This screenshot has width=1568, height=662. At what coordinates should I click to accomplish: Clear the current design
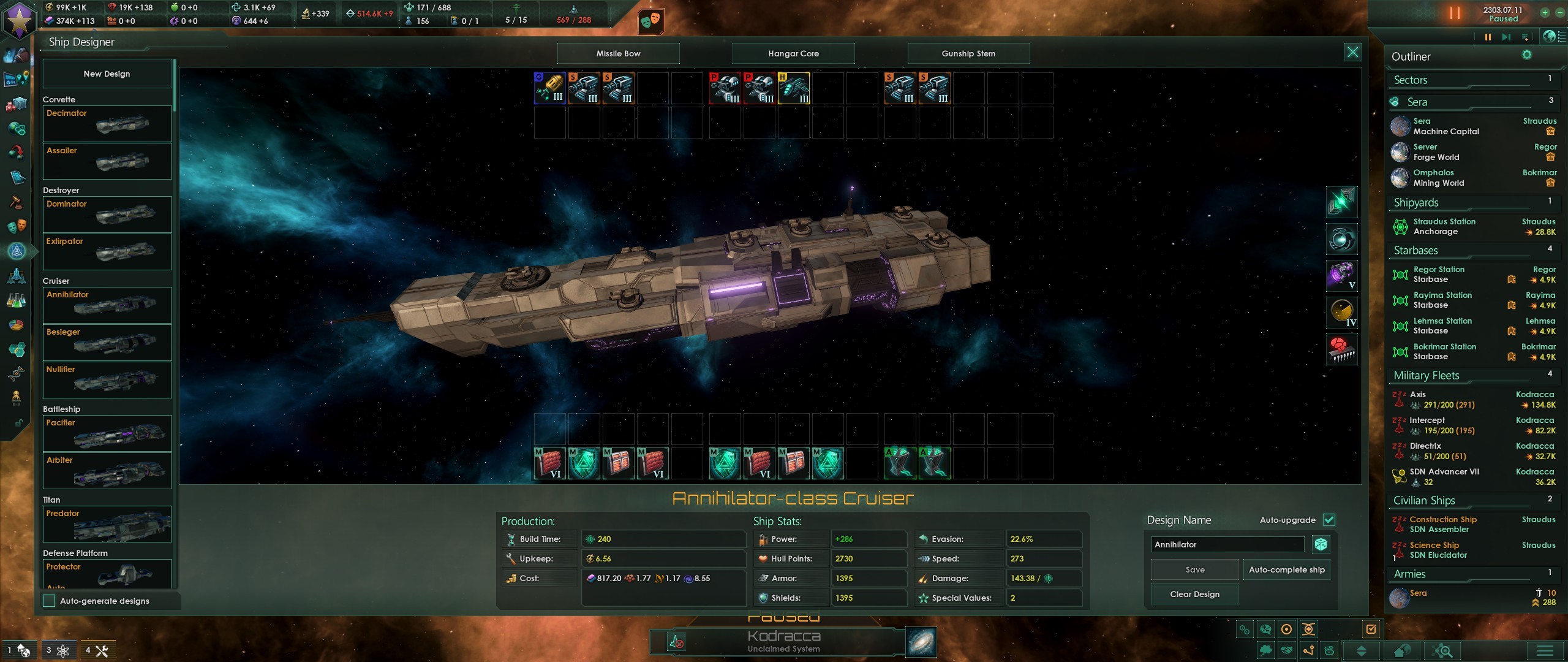click(1194, 594)
